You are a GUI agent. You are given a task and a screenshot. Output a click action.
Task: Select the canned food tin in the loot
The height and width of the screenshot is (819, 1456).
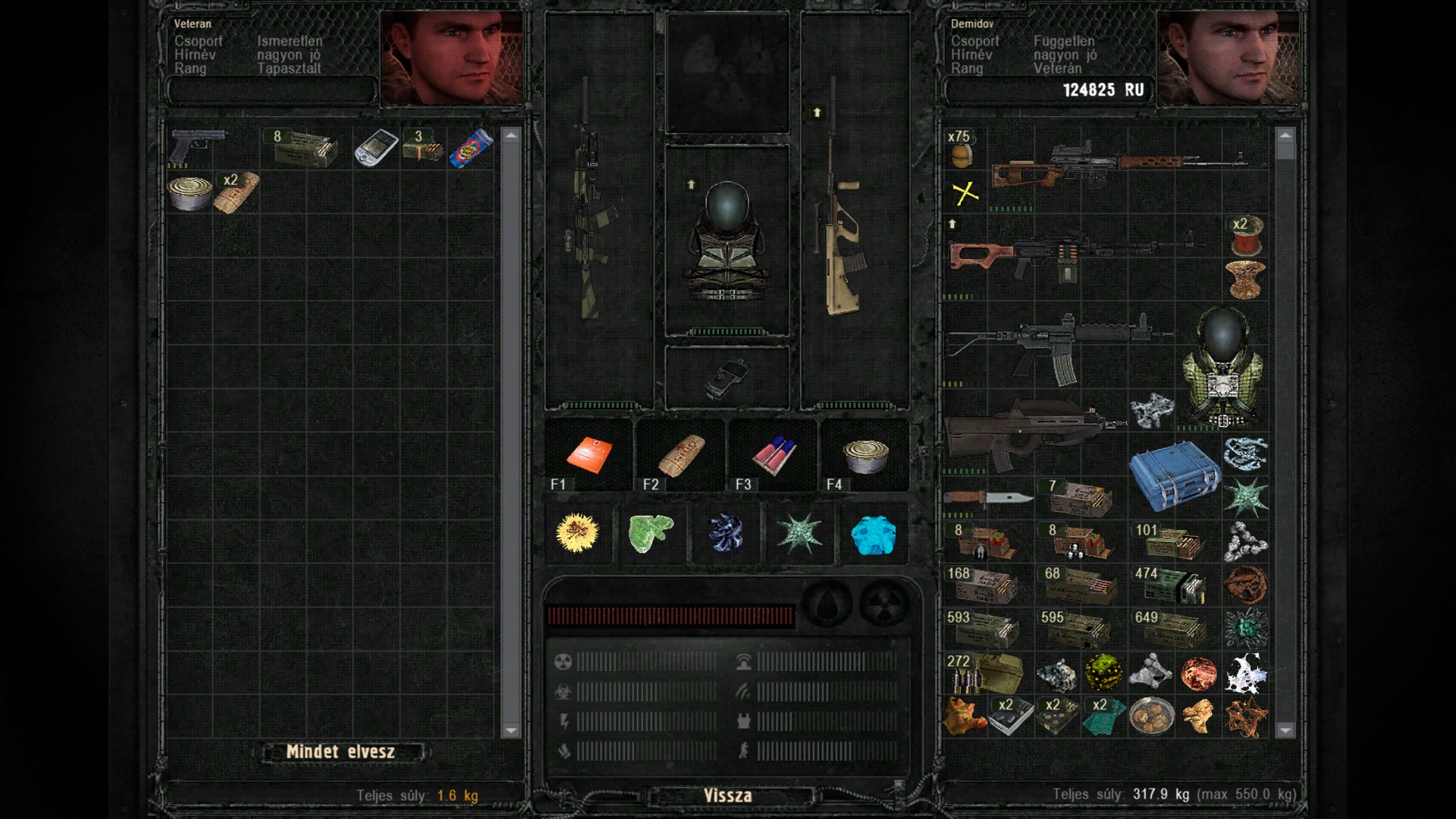coord(189,192)
